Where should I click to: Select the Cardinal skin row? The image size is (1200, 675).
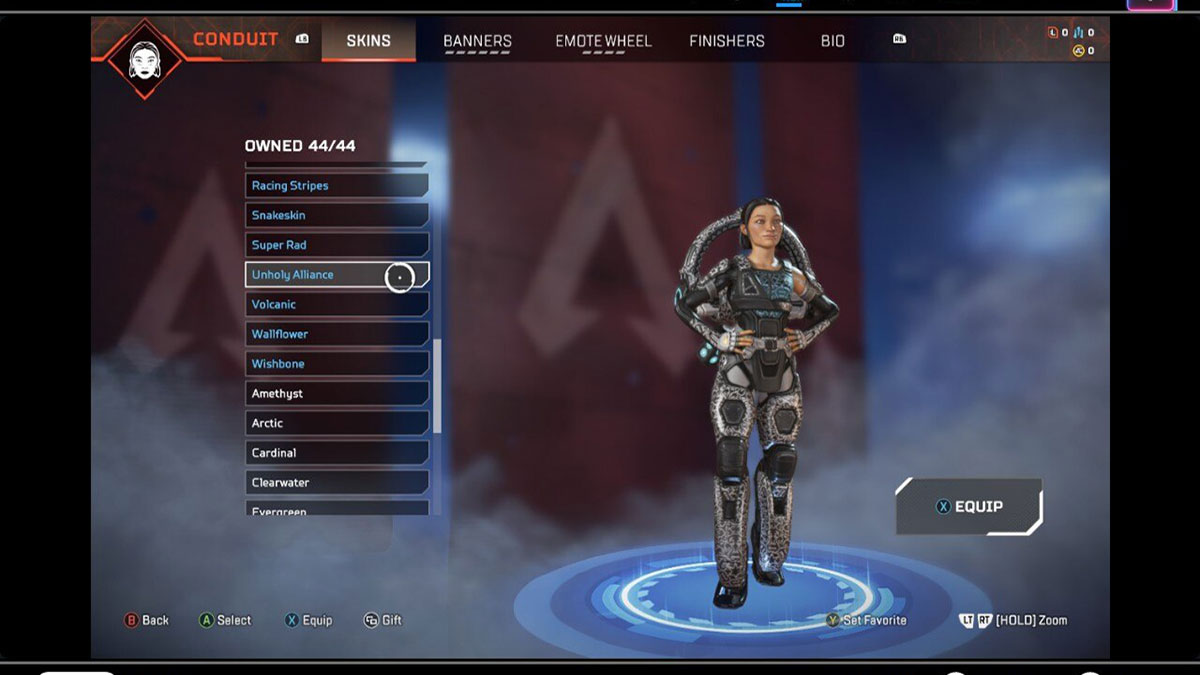click(x=336, y=453)
